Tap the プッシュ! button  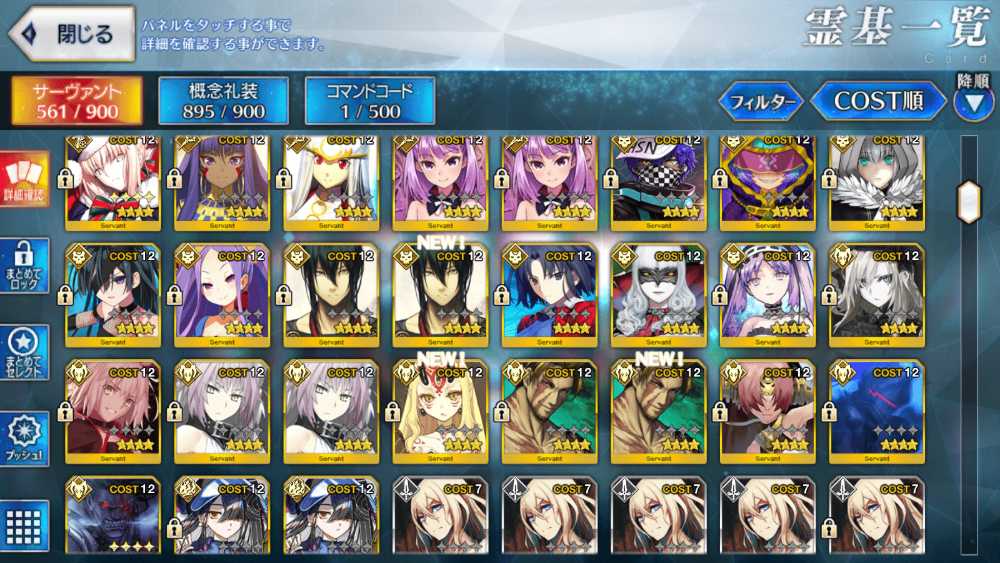tap(24, 439)
